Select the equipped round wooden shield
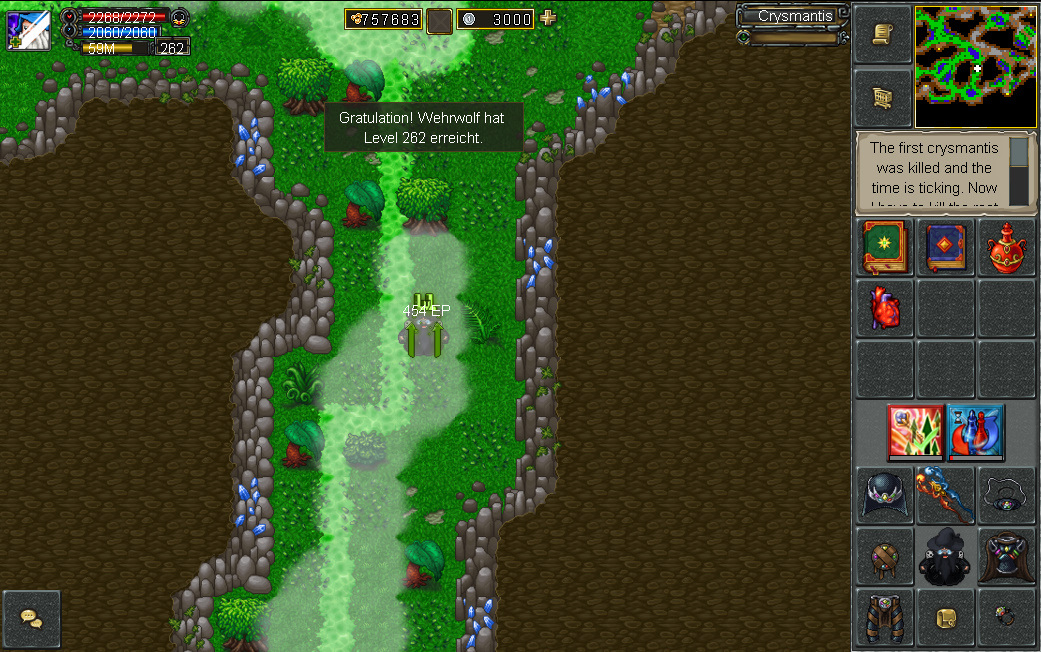 (884, 556)
